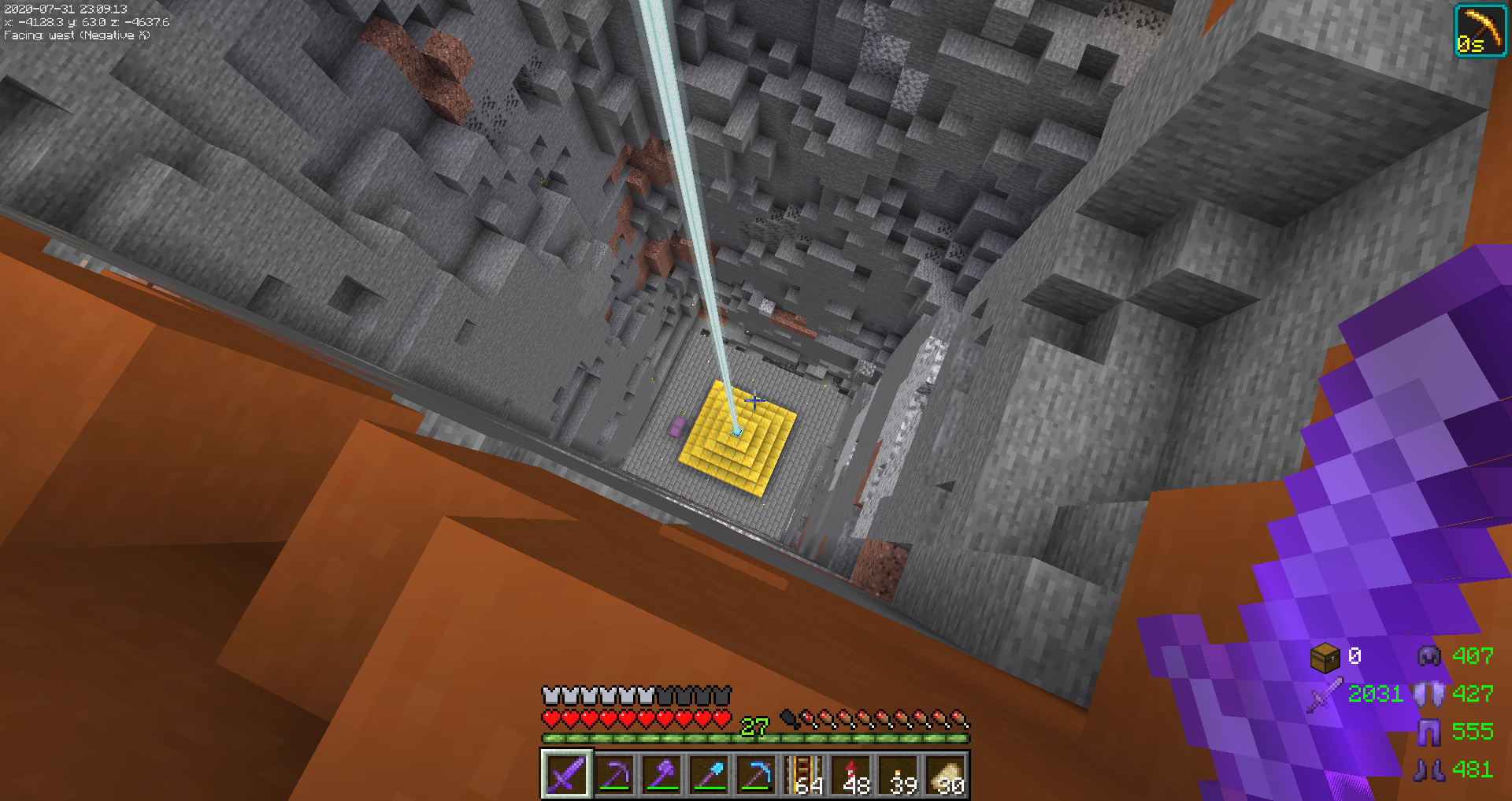The height and width of the screenshot is (801, 1512).
Task: Select the diamond pickaxe hotbar slot
Action: (x=756, y=774)
